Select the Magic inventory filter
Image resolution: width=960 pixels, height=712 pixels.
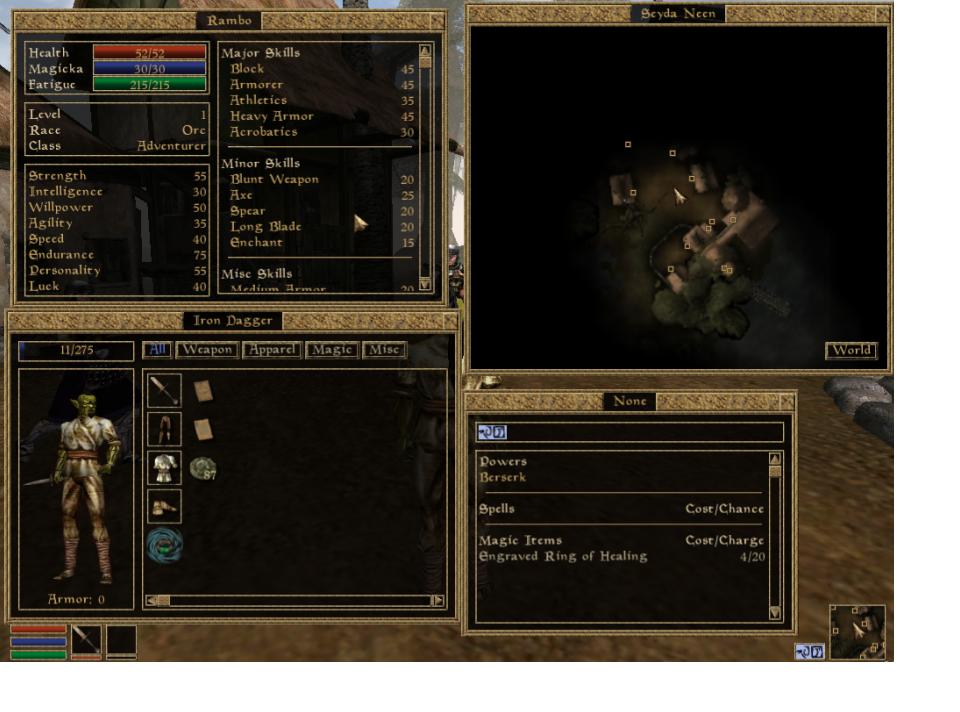332,350
